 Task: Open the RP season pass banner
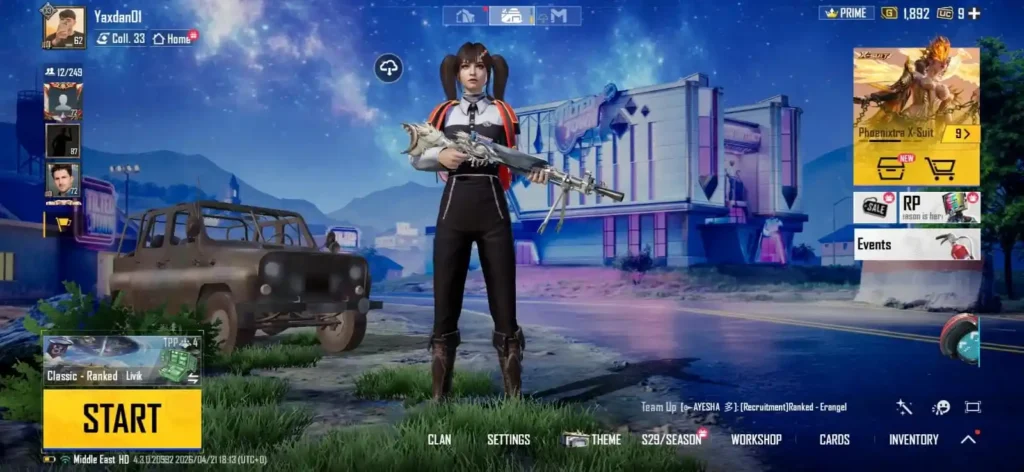click(940, 207)
